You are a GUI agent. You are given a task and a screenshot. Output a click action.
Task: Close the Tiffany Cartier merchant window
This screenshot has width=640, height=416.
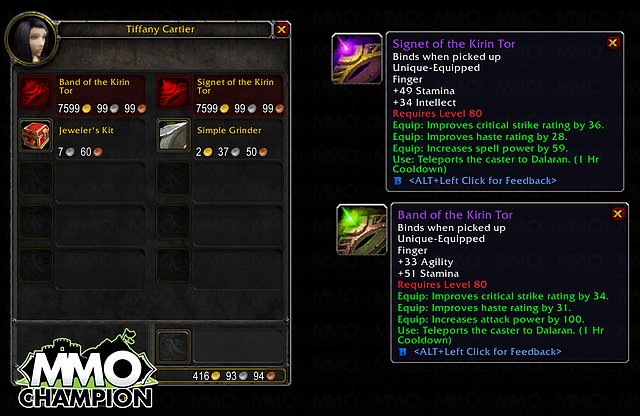pos(281,30)
